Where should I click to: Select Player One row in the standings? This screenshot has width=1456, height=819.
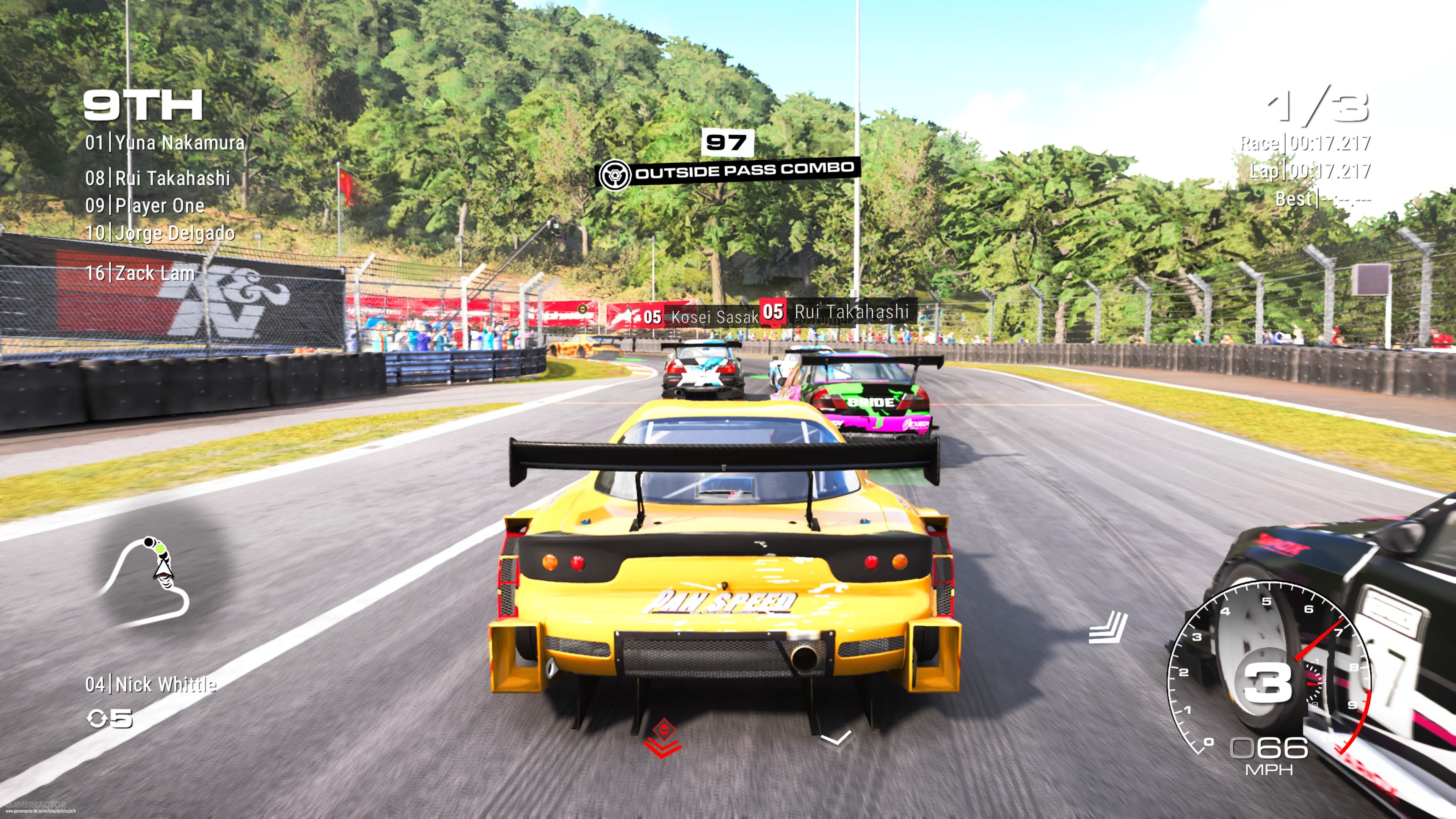coord(145,206)
